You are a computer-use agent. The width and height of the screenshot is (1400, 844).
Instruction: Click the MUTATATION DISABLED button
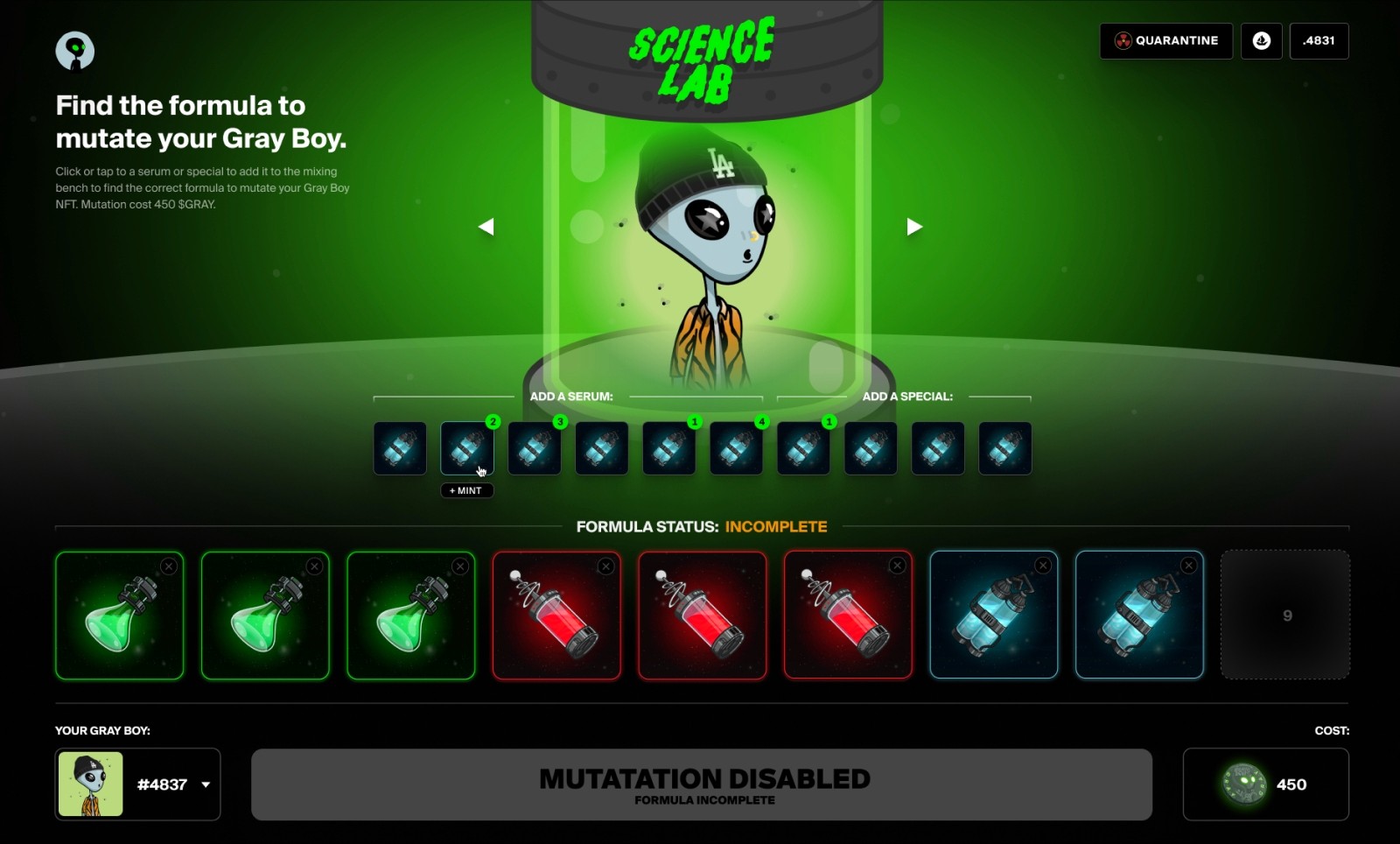pos(705,784)
